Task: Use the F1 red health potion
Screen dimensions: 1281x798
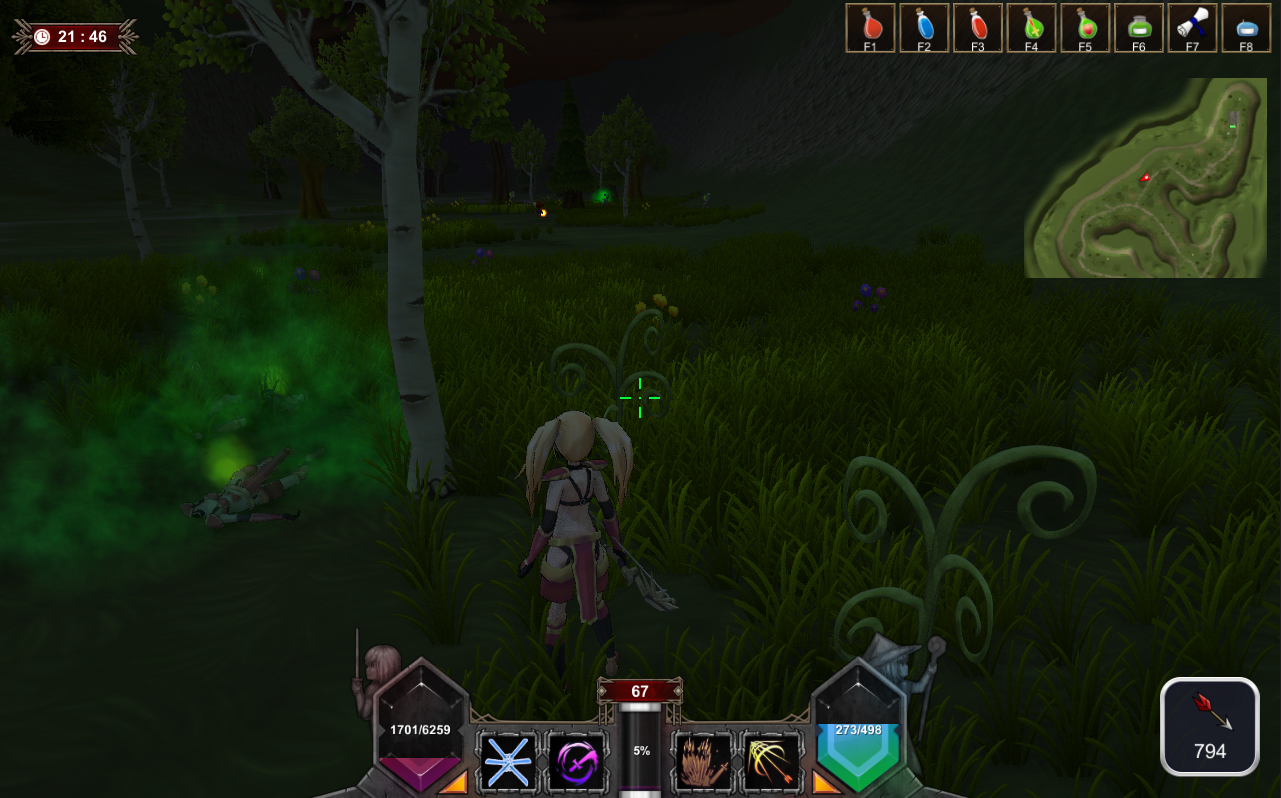Action: coord(870,27)
